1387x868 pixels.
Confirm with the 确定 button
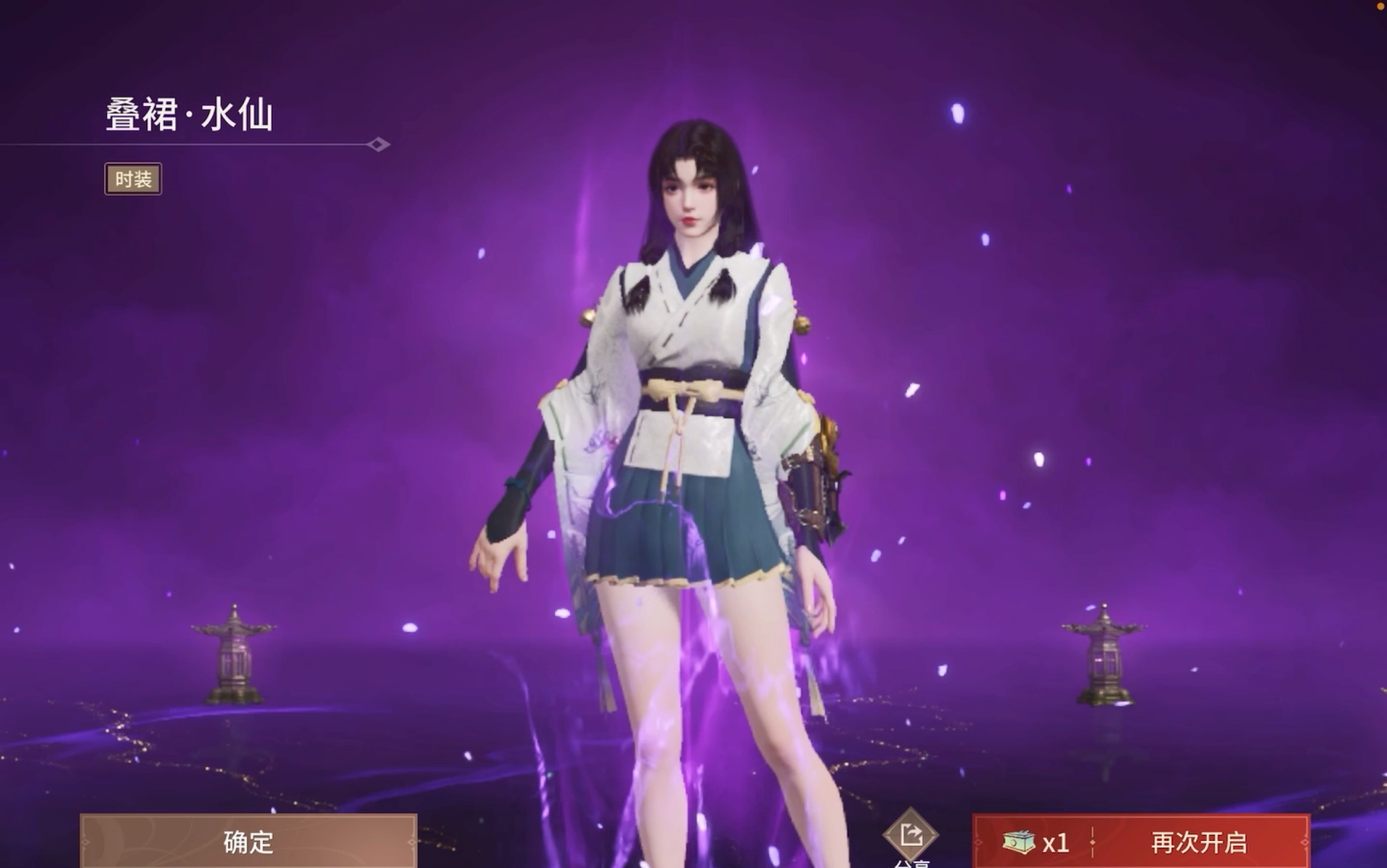point(248,842)
